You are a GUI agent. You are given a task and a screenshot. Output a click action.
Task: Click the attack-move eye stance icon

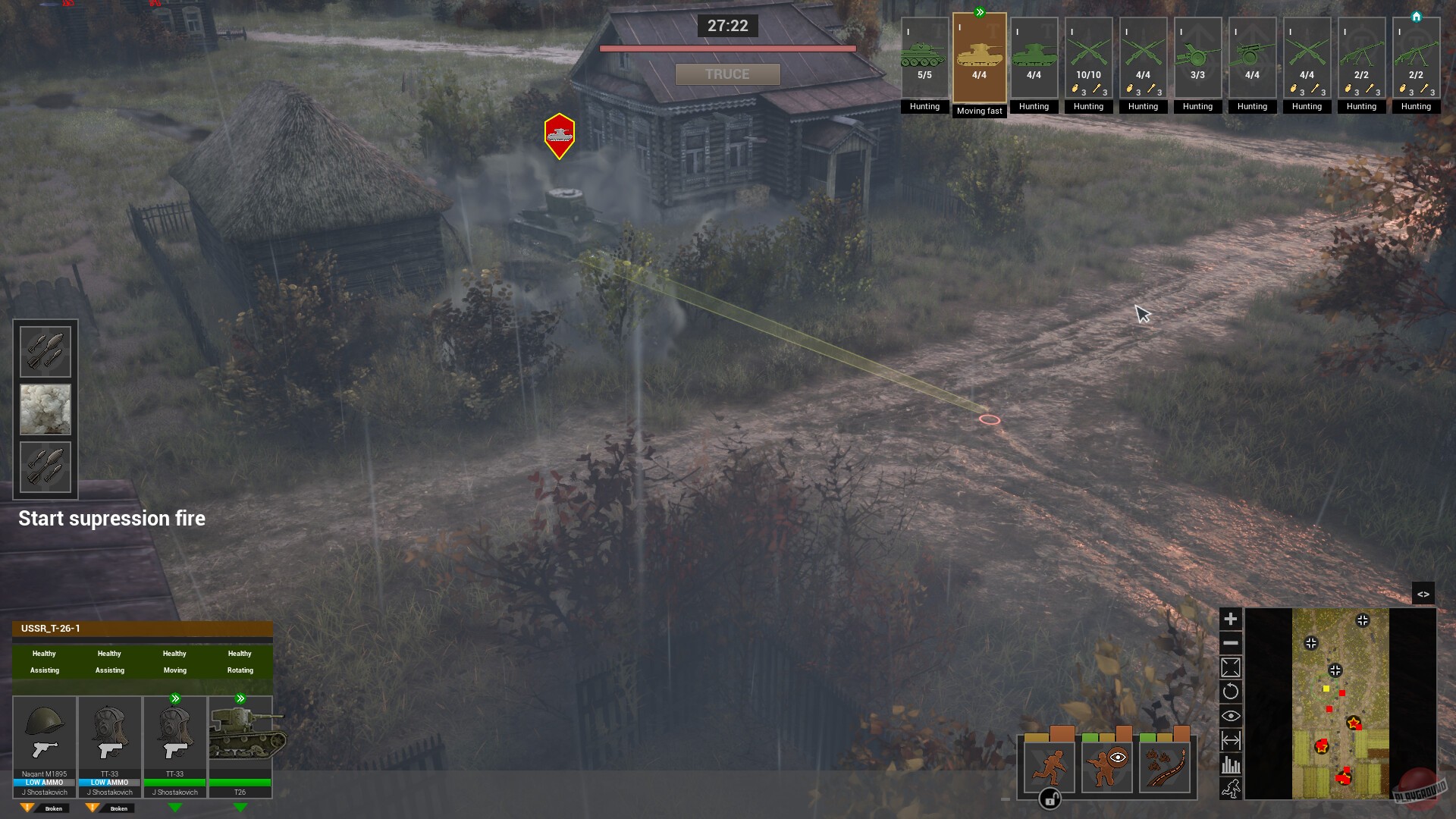click(1106, 767)
